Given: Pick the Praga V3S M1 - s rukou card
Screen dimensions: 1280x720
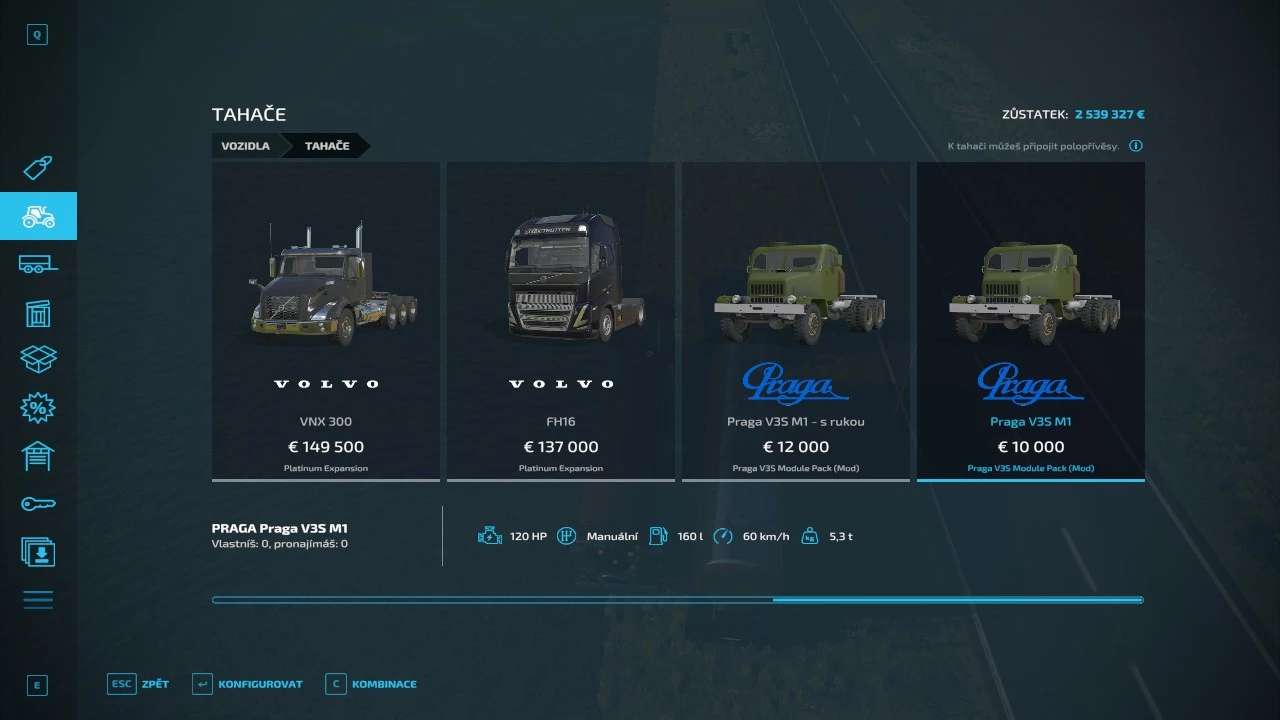Looking at the screenshot, I should tap(795, 321).
